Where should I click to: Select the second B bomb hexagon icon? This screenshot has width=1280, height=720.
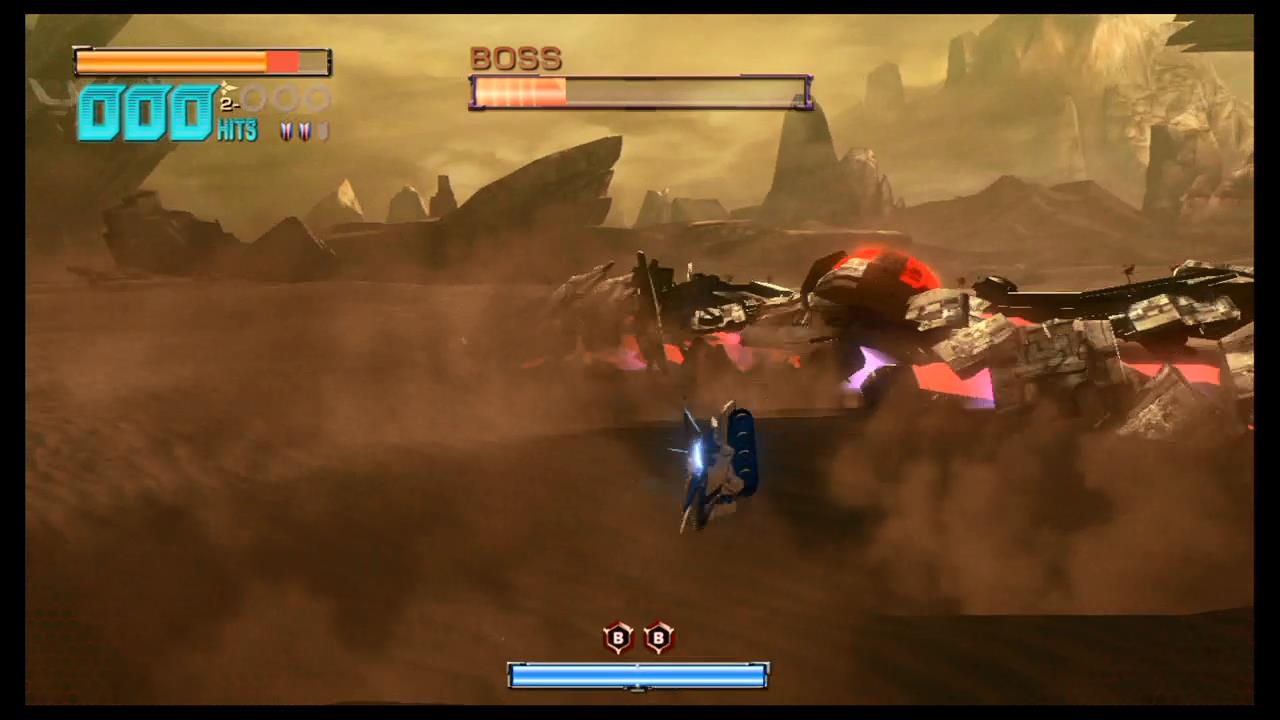coord(658,638)
